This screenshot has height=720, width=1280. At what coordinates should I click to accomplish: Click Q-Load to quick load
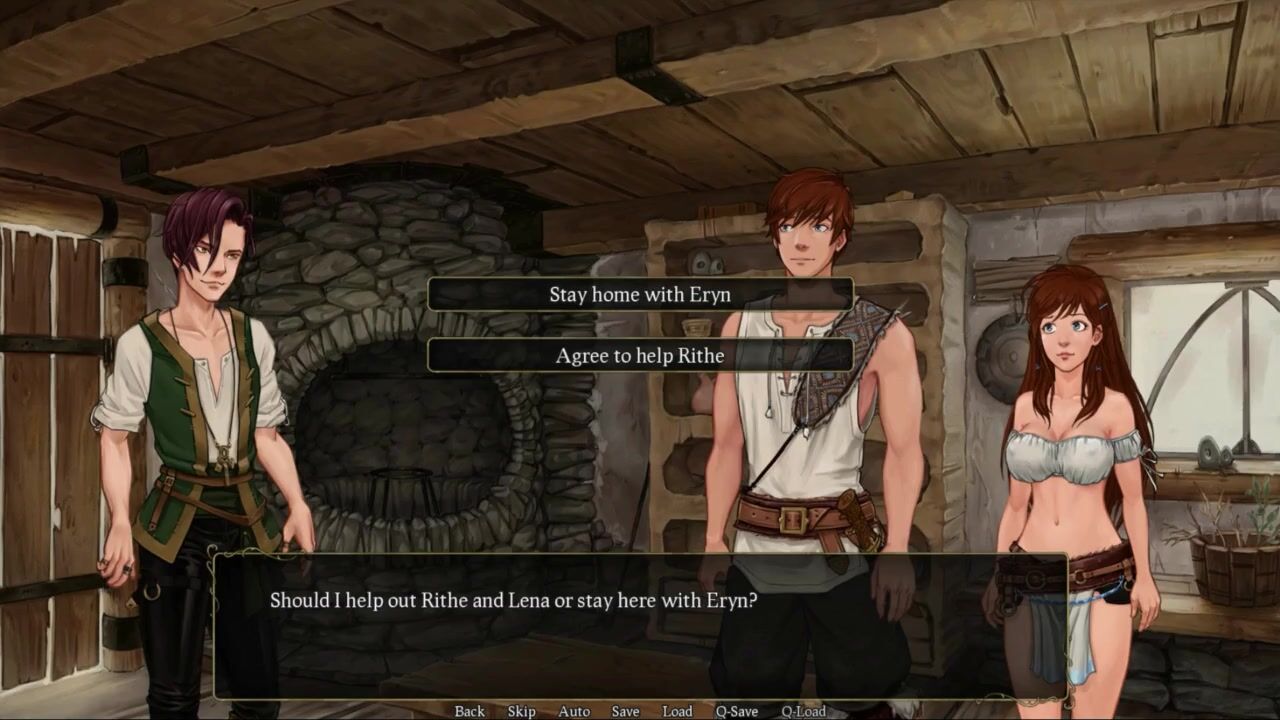pyautogui.click(x=803, y=711)
